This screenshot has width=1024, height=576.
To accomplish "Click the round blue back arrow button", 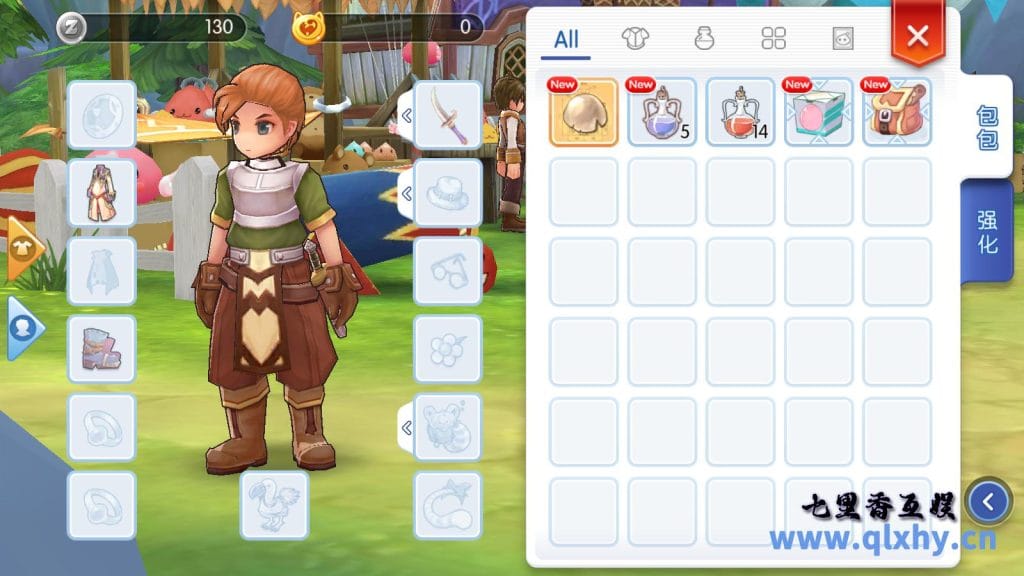I will [x=989, y=502].
